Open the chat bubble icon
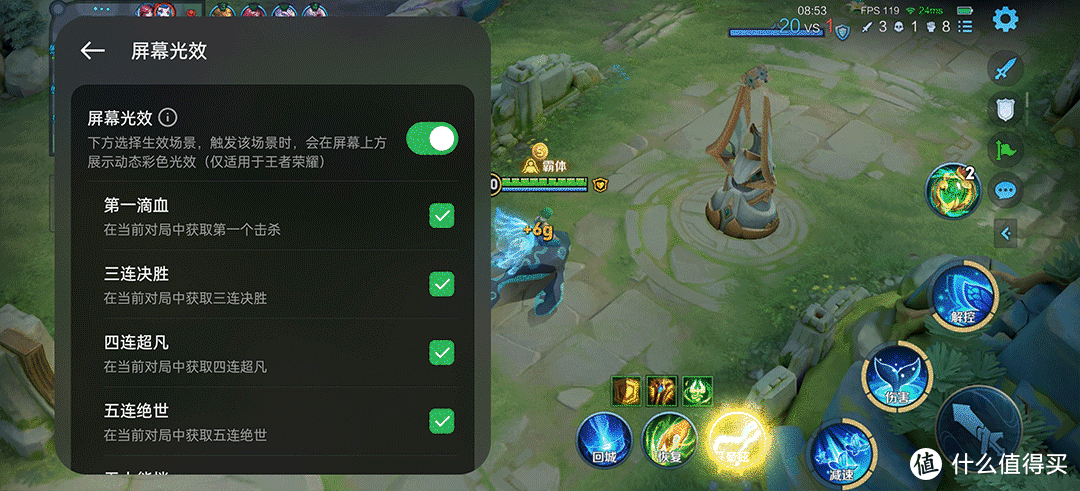Image resolution: width=1080 pixels, height=491 pixels. point(1005,189)
